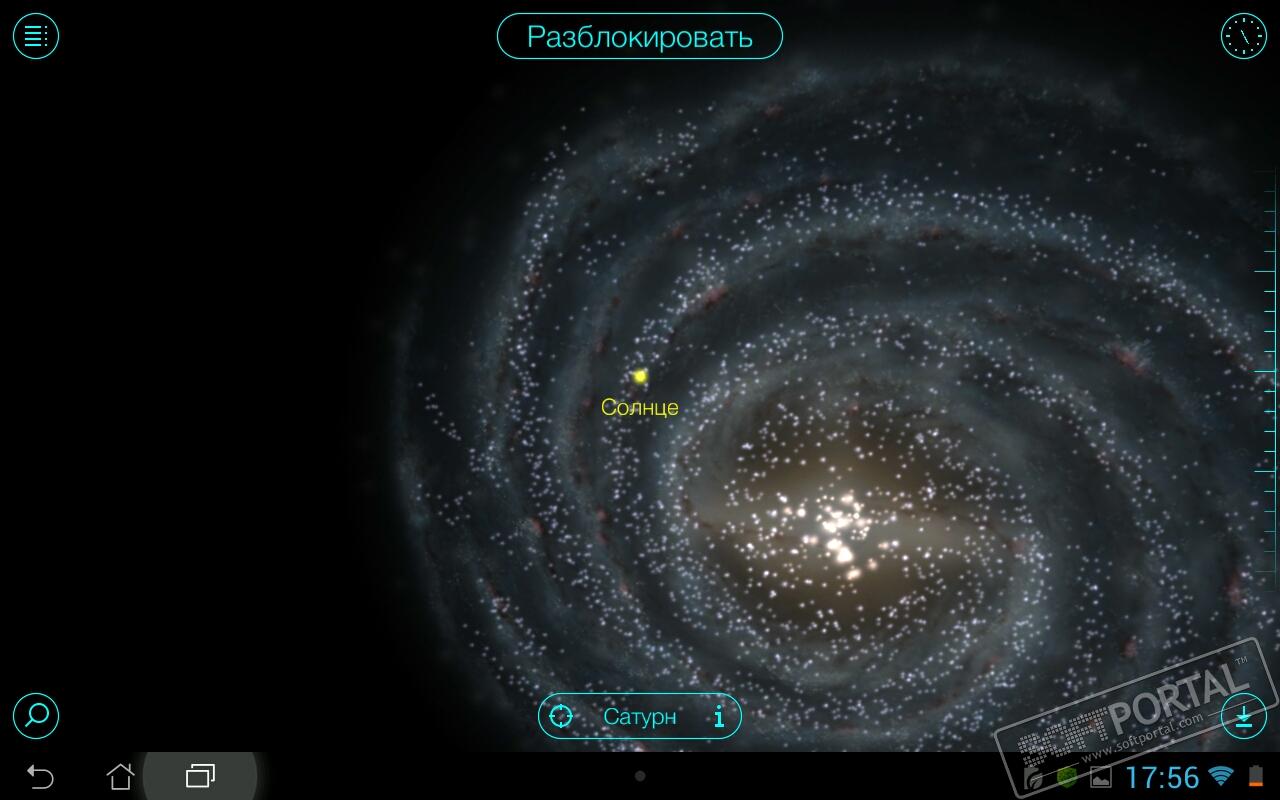Show recent apps overview

point(200,776)
